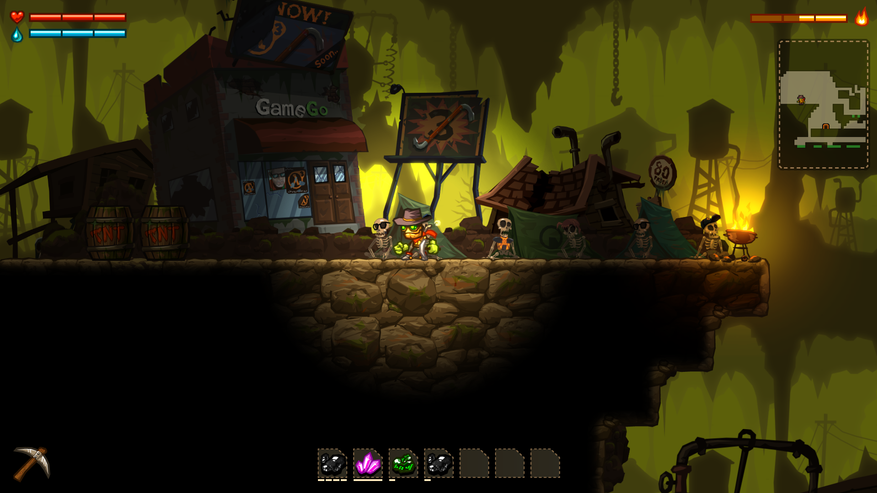Select the green emerald ore slot
Image resolution: width=877 pixels, height=493 pixels.
point(403,464)
